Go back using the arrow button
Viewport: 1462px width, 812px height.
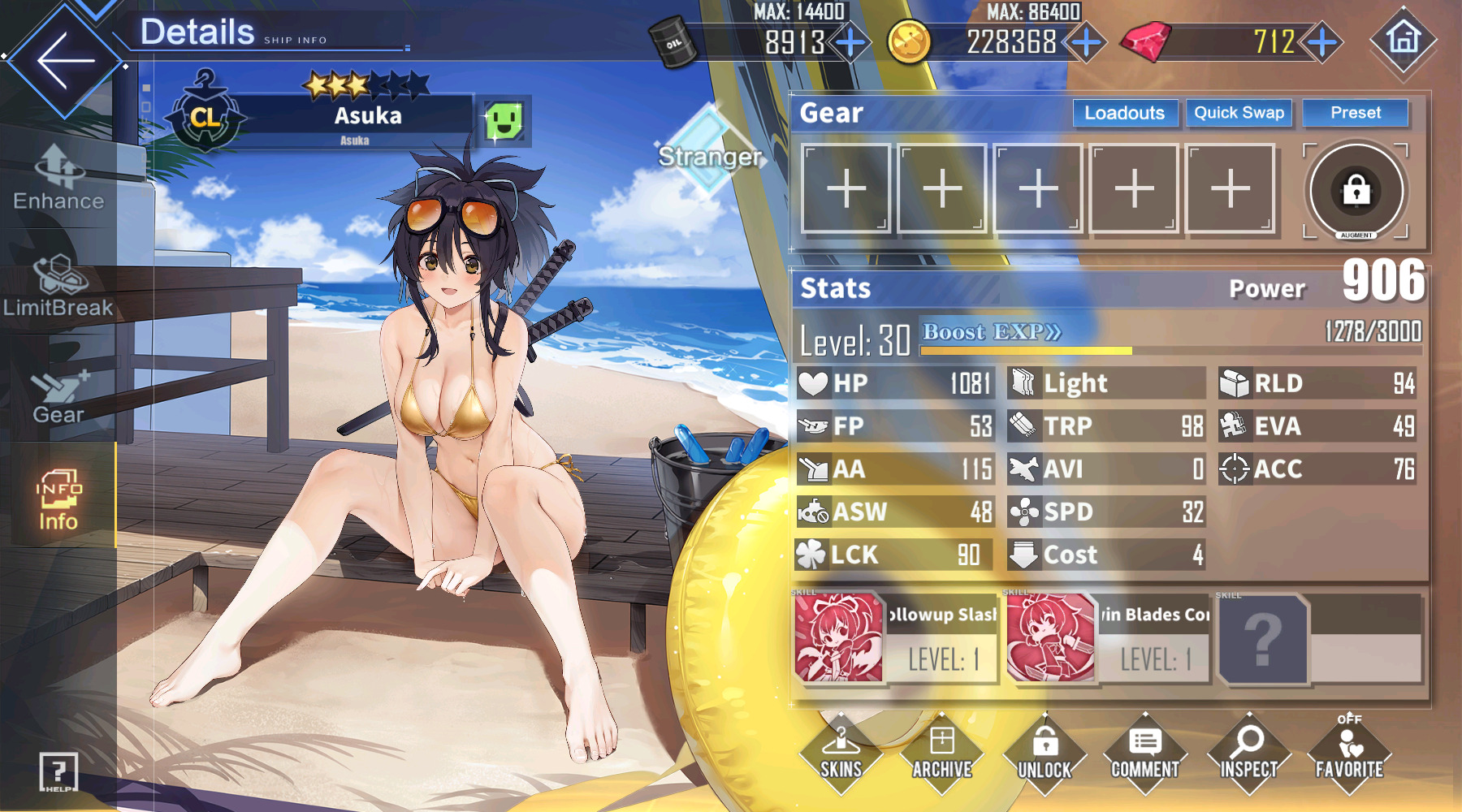click(x=65, y=61)
